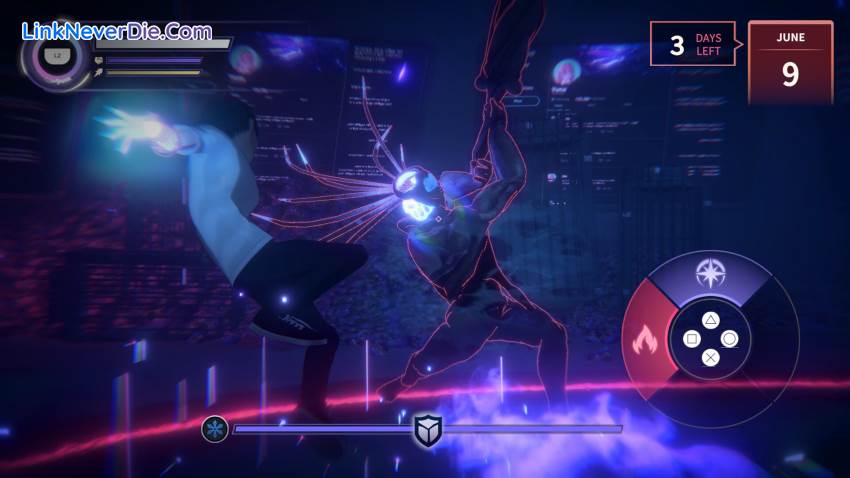Click the snowflake icon beside the bottom bar
The height and width of the screenshot is (478, 850).
click(214, 429)
